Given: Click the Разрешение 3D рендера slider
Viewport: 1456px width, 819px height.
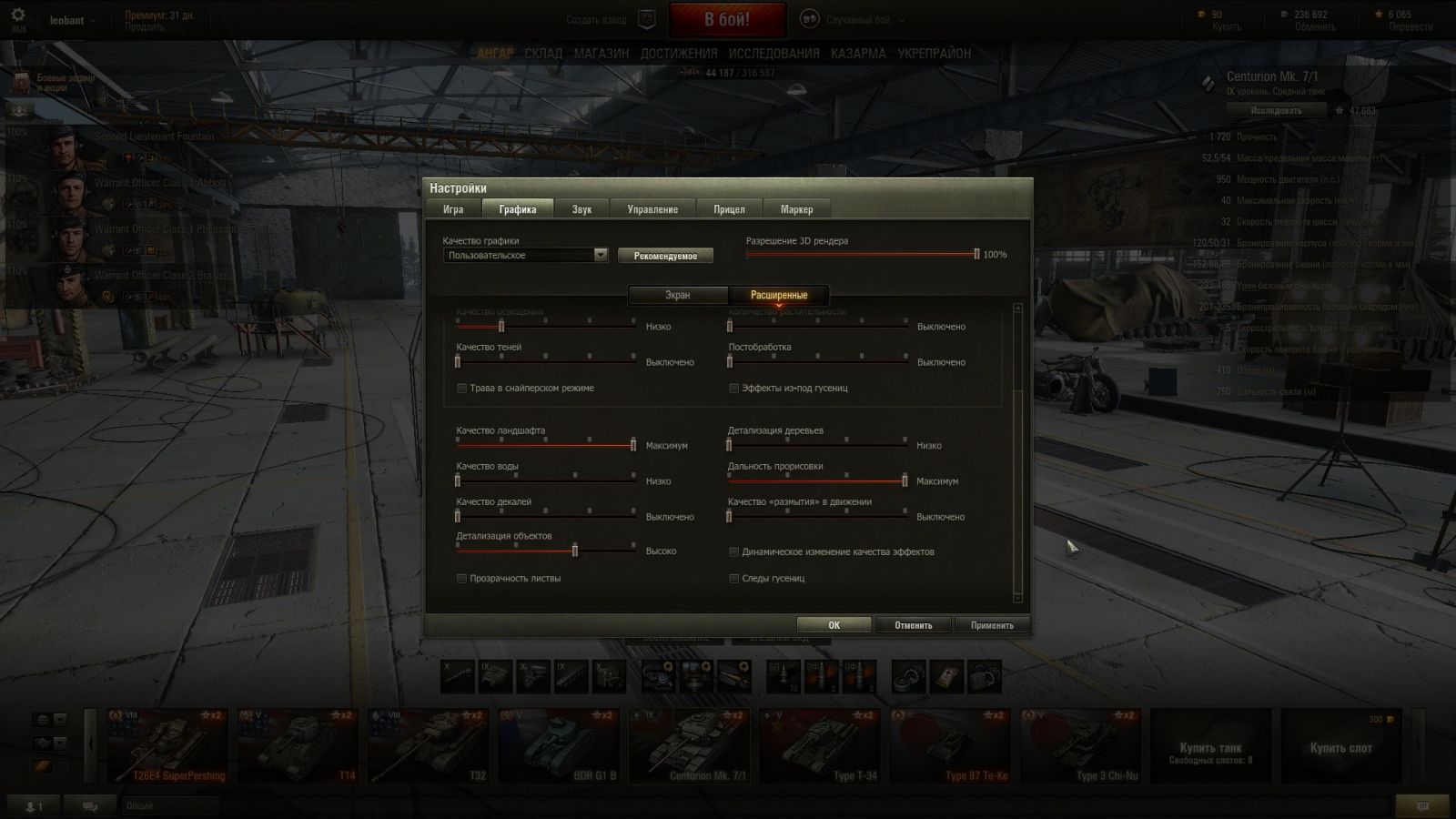Looking at the screenshot, I should (860, 255).
